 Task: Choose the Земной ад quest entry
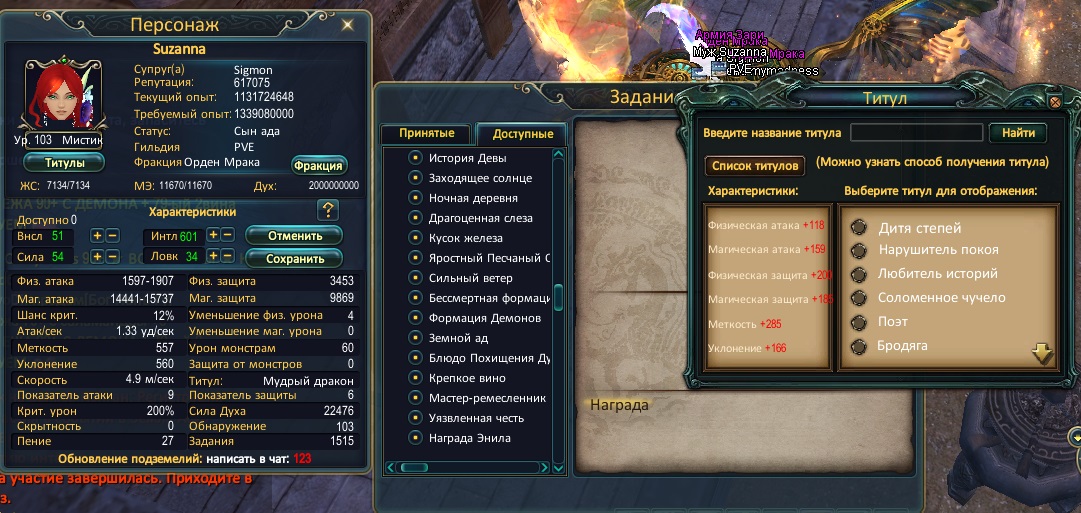[x=461, y=338]
